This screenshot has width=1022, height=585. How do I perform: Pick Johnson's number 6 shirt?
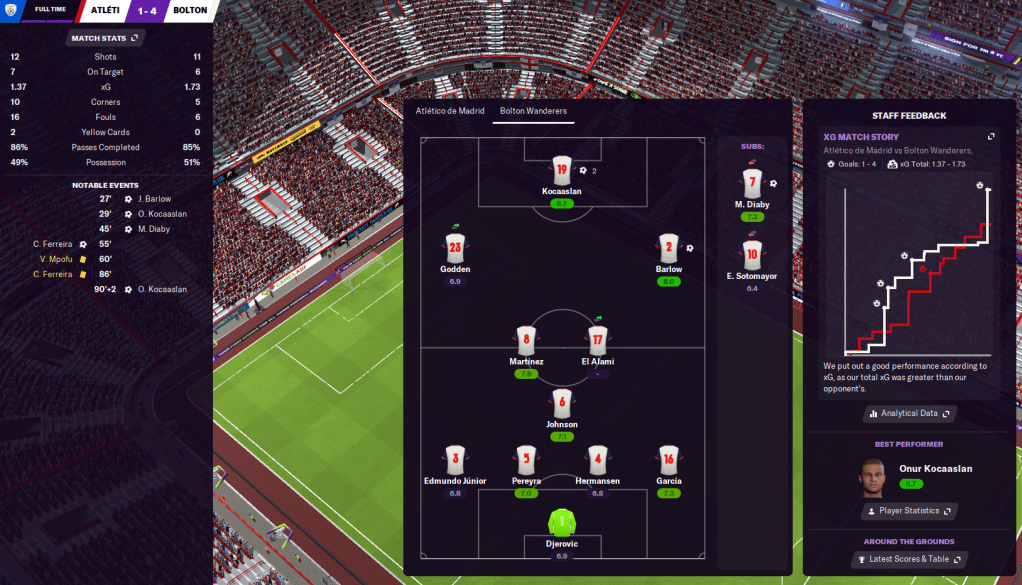[562, 403]
